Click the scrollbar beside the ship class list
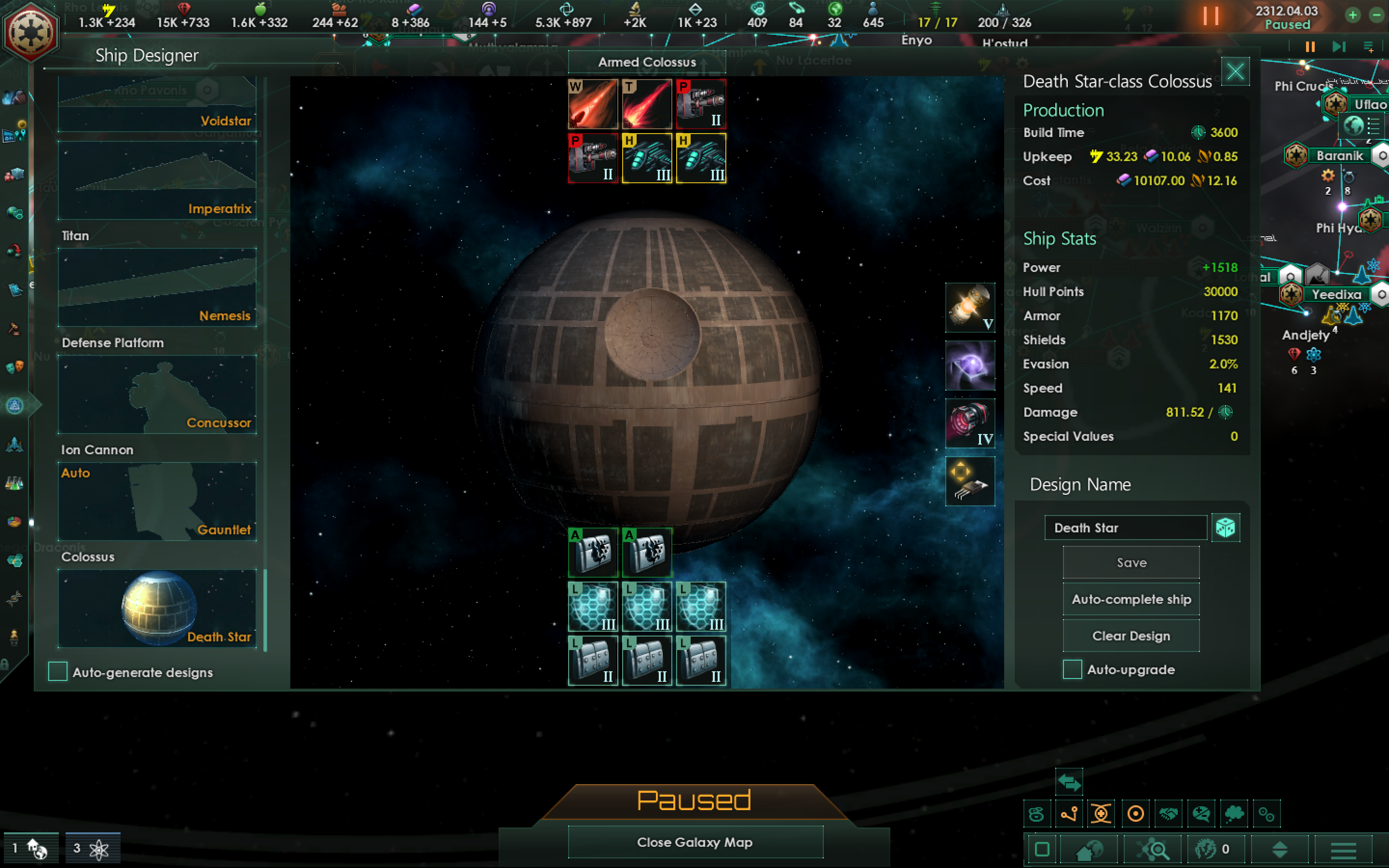The height and width of the screenshot is (868, 1389). point(265,609)
